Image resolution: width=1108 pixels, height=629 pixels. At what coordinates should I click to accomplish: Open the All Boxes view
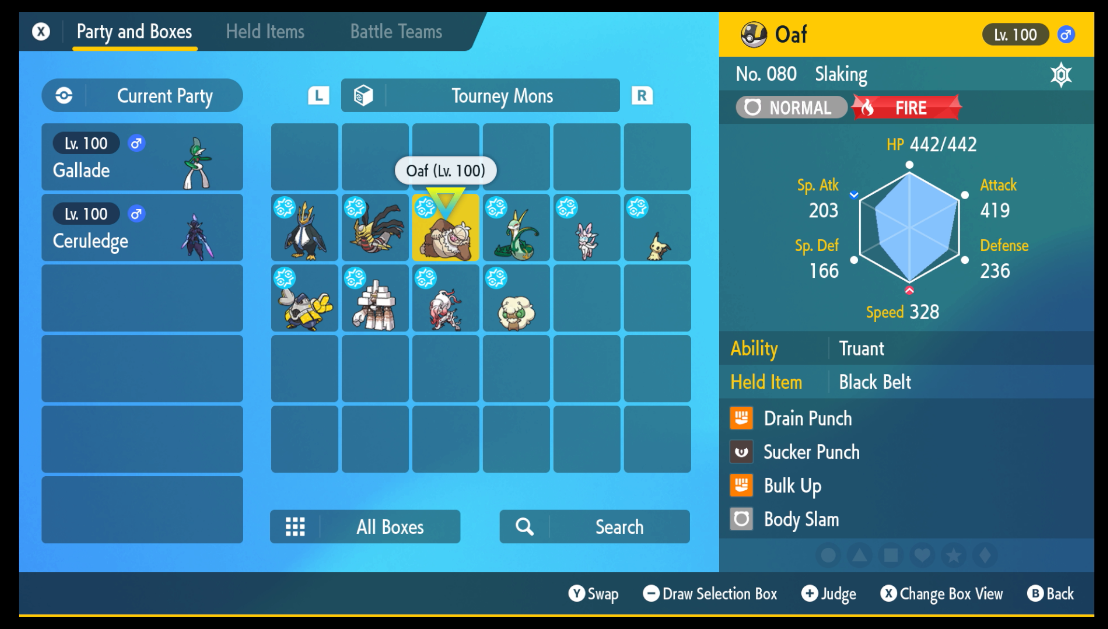pos(365,527)
